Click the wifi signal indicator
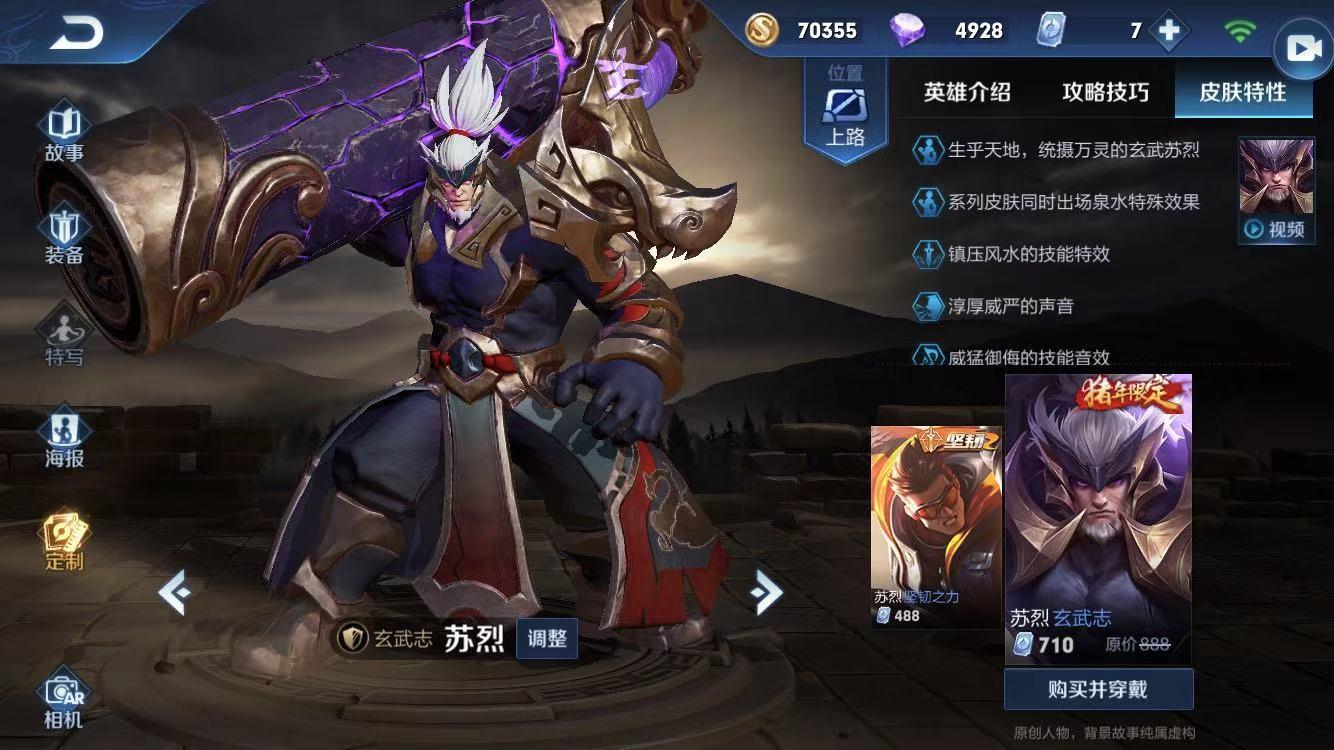Viewport: 1334px width, 750px height. (1240, 30)
